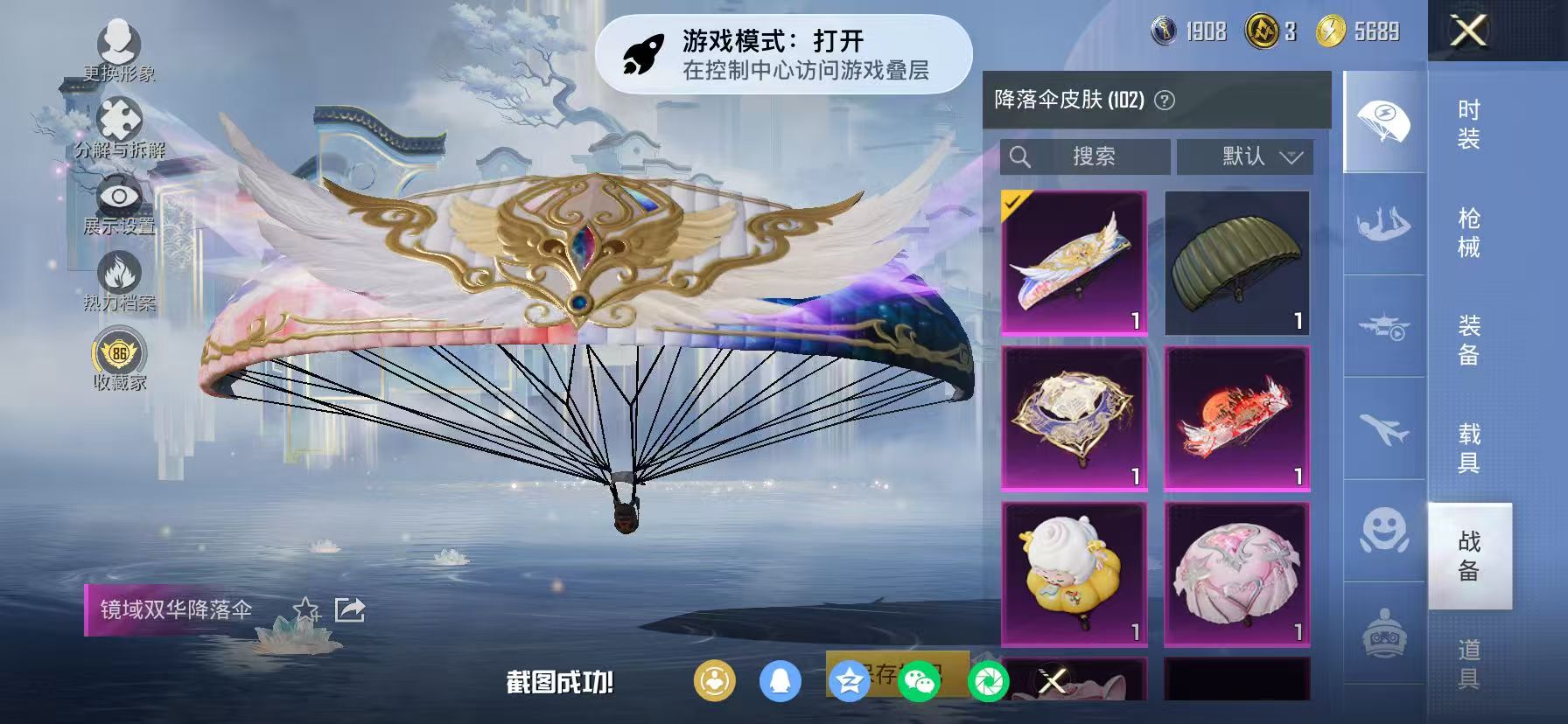Image resolution: width=1568 pixels, height=724 pixels.
Task: View the 热力档案 heat profile
Action: click(x=121, y=271)
